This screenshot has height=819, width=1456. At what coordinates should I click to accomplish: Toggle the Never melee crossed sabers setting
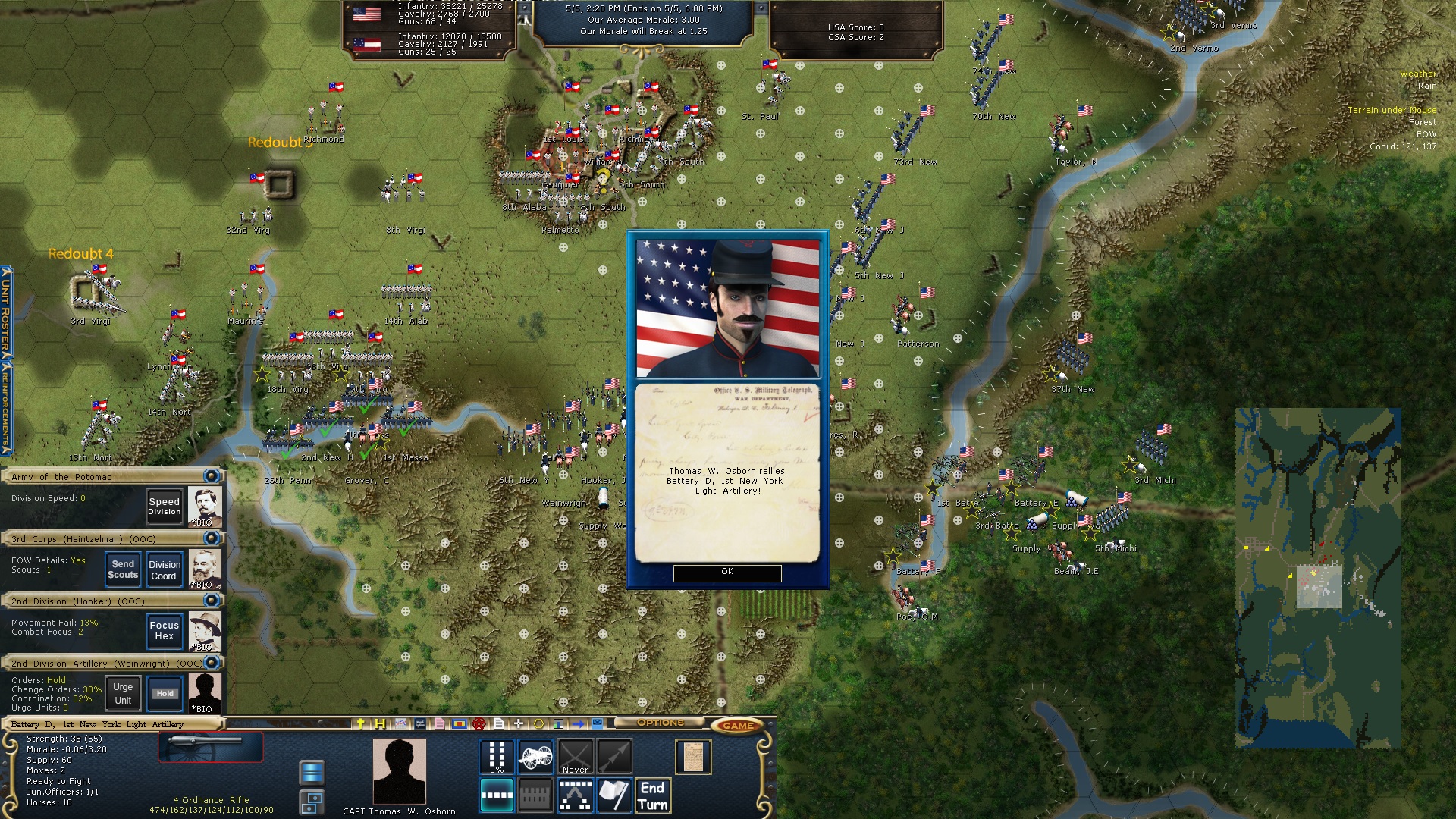[576, 756]
